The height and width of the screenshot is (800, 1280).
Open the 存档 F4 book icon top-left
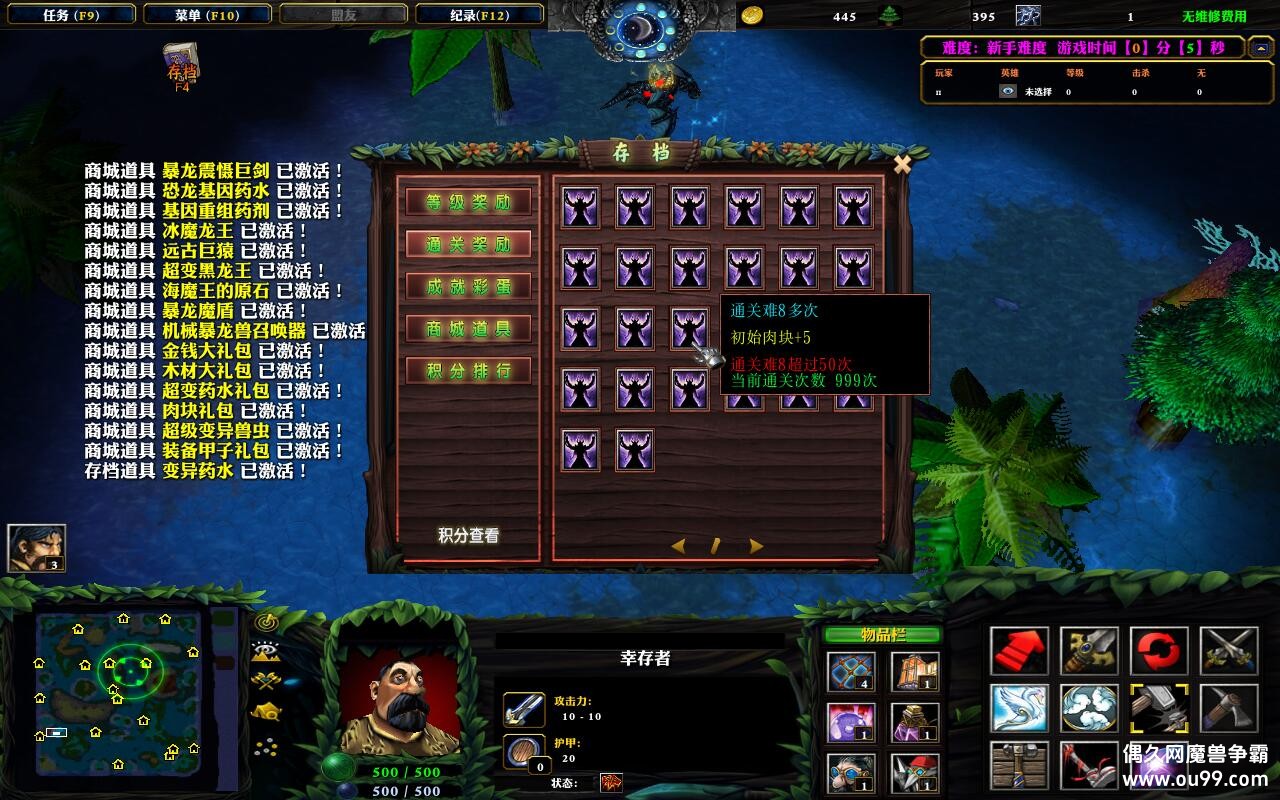(178, 62)
